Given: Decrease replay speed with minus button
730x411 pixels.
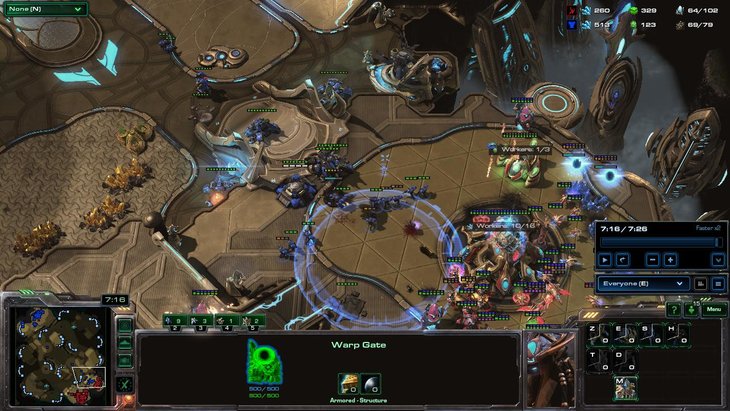Looking at the screenshot, I should (x=652, y=259).
